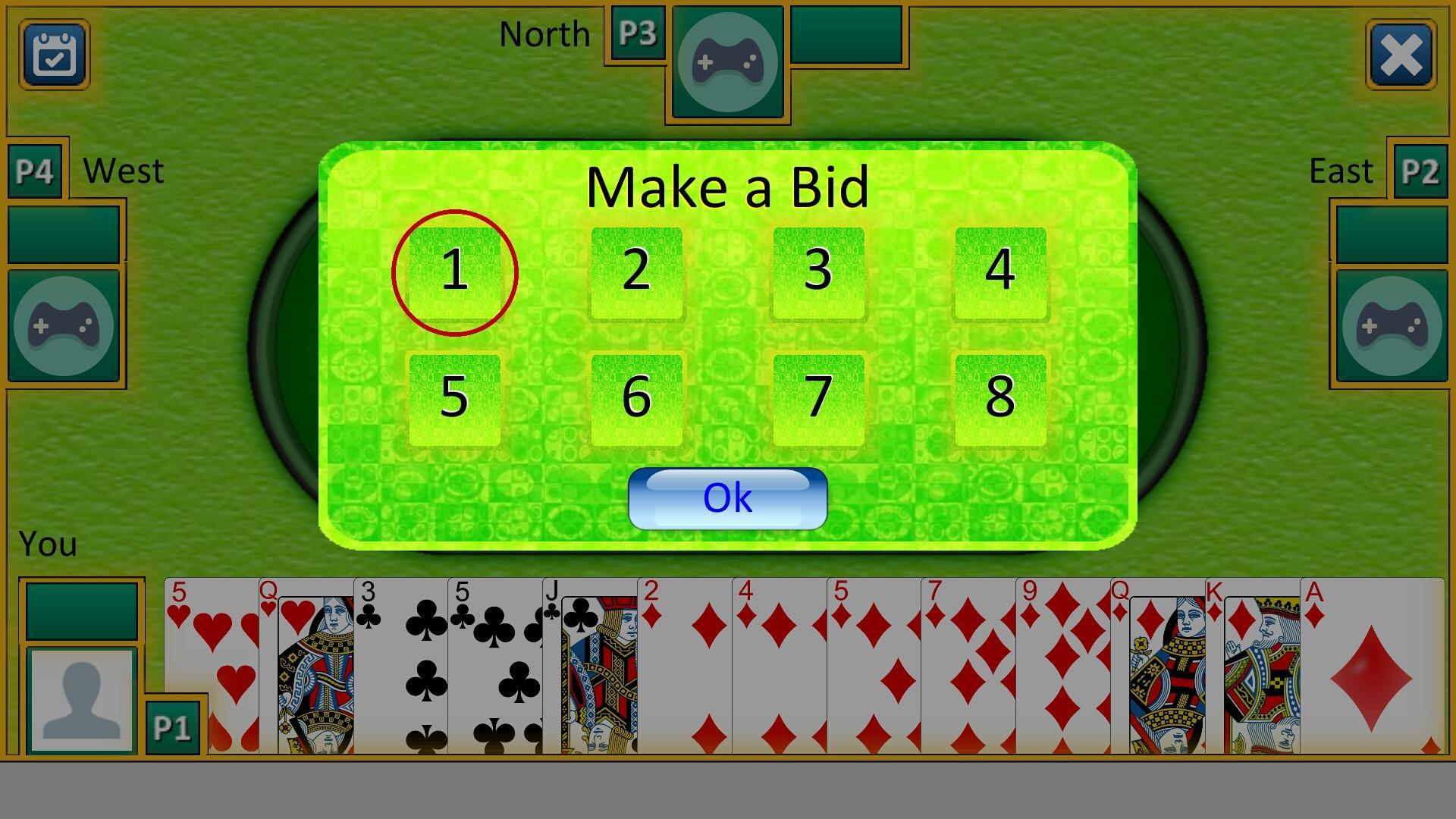Click the gamepad icon beside North
The image size is (1456, 819).
pos(726,63)
